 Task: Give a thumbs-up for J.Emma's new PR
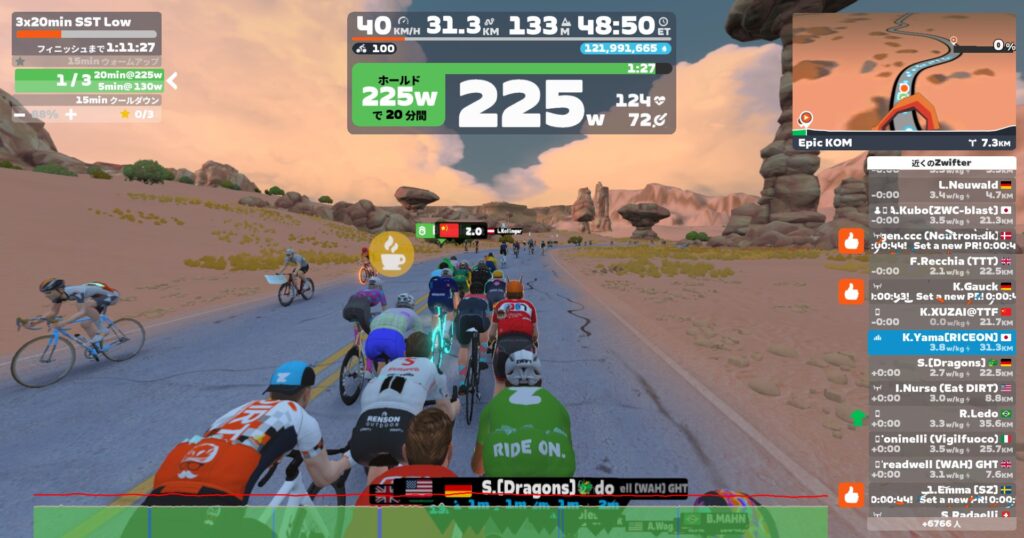click(851, 494)
